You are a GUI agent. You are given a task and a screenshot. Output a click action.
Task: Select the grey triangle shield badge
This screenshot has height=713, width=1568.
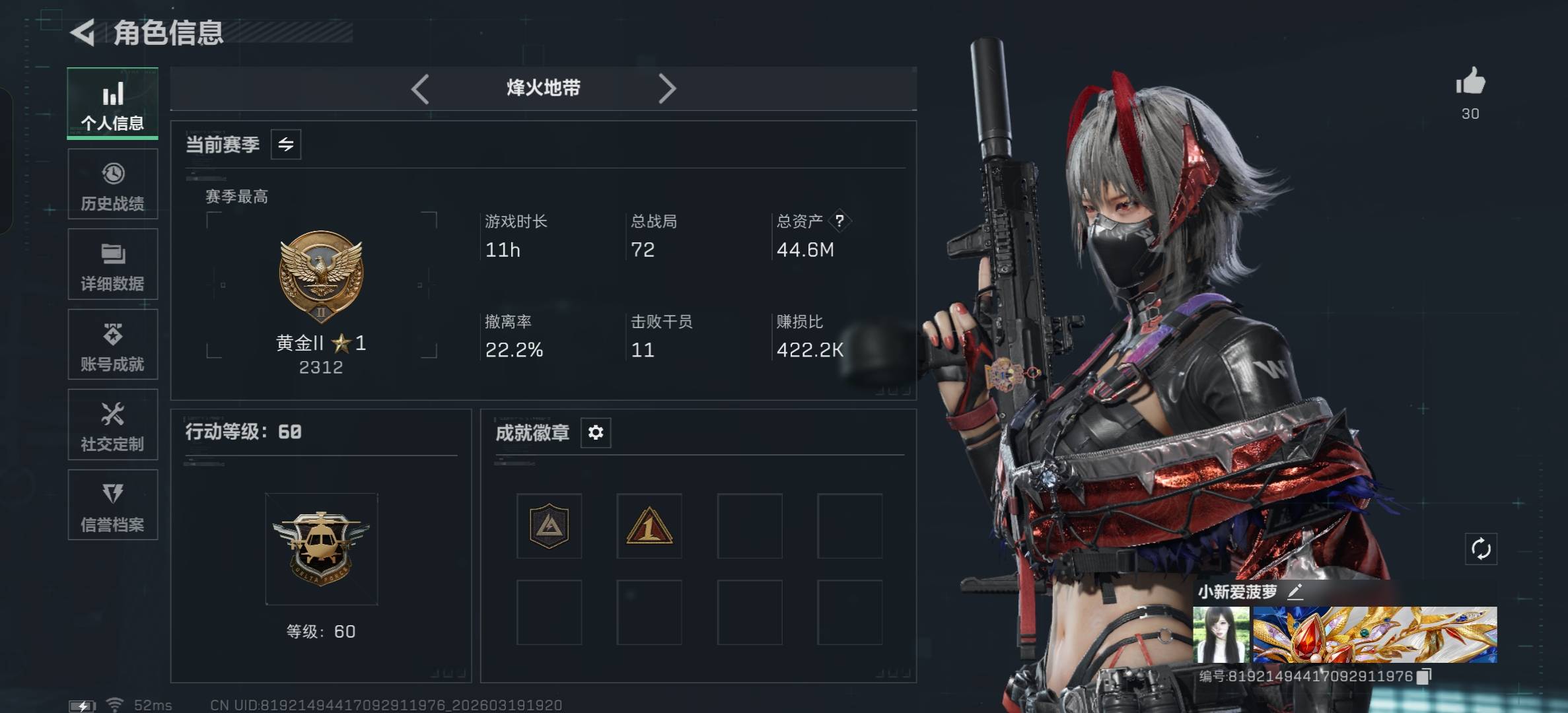pyautogui.click(x=549, y=526)
